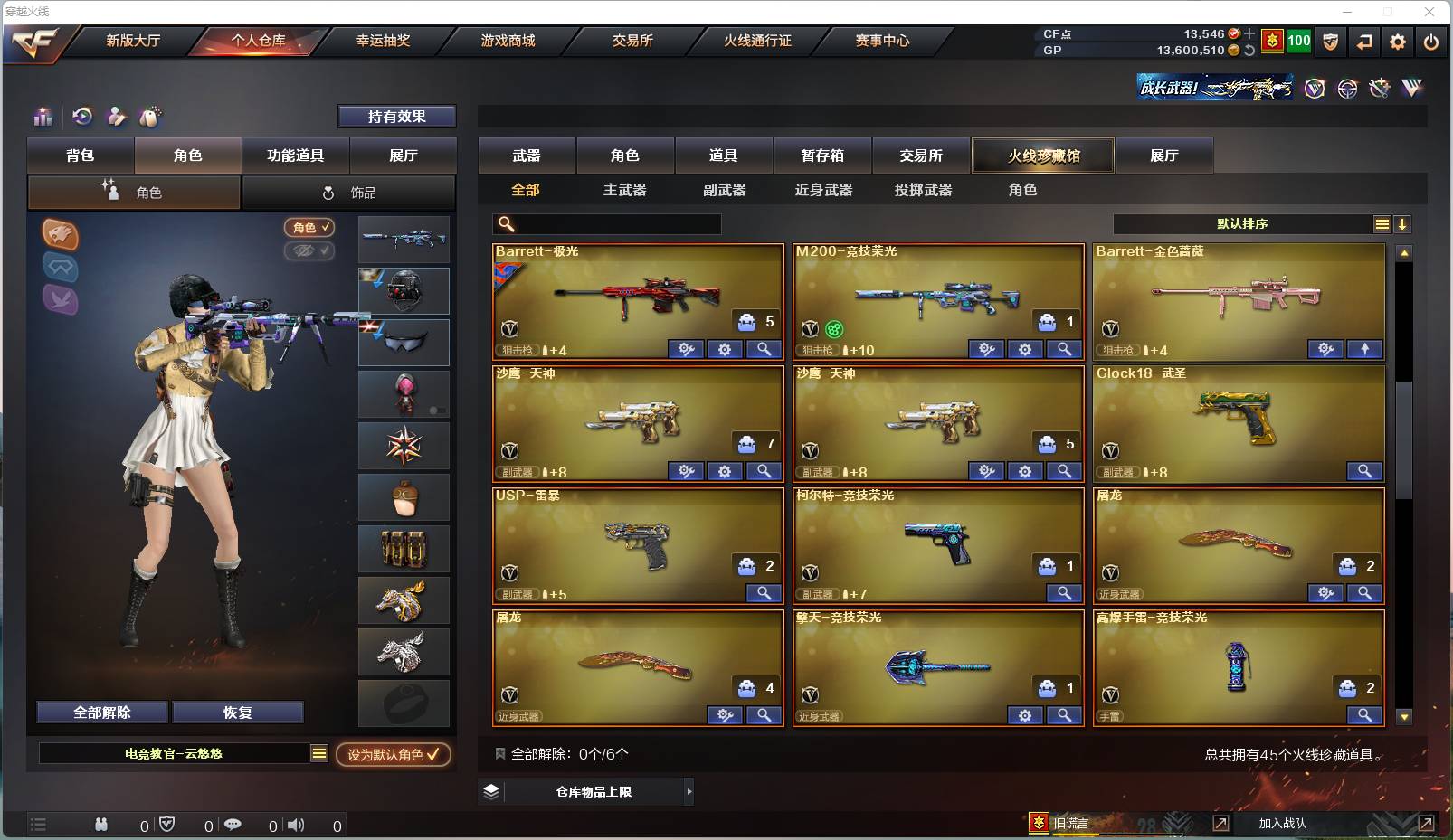Image resolution: width=1453 pixels, height=840 pixels.
Task: Open the inspect magnifier icon on Barrett-极光 card
Action: tap(764, 349)
